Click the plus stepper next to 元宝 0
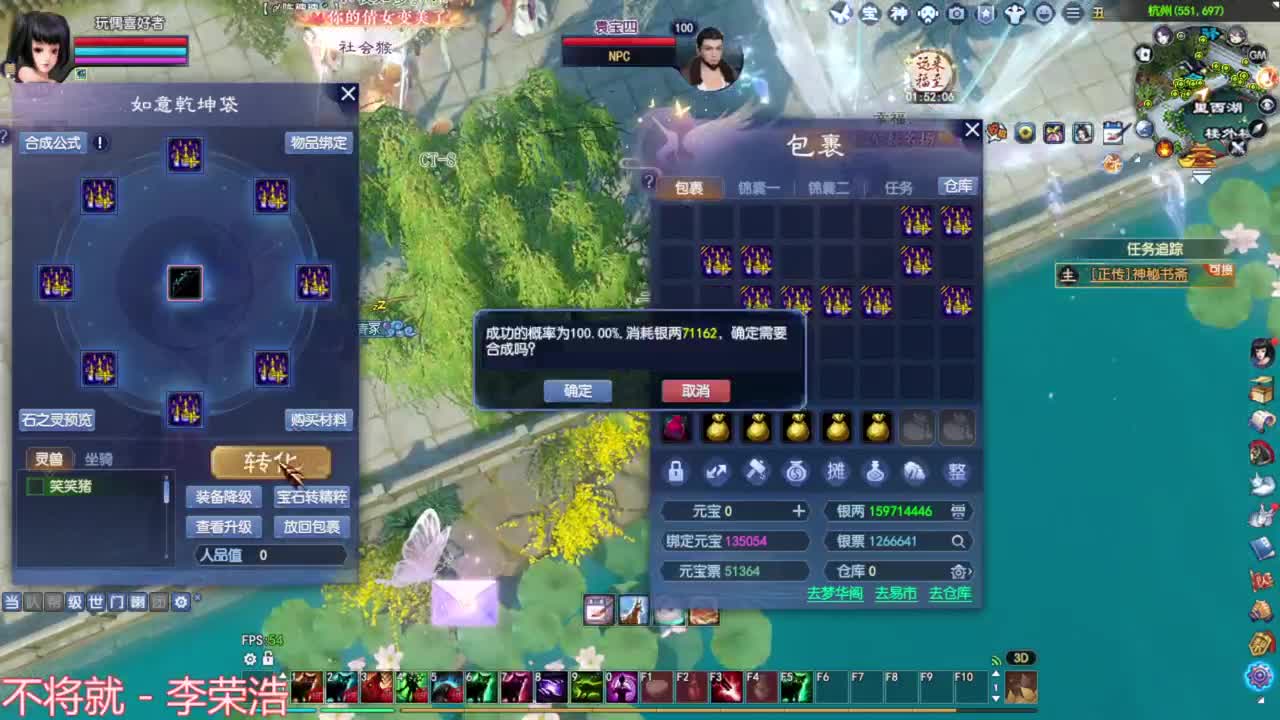This screenshot has width=1280, height=720. pos(798,511)
